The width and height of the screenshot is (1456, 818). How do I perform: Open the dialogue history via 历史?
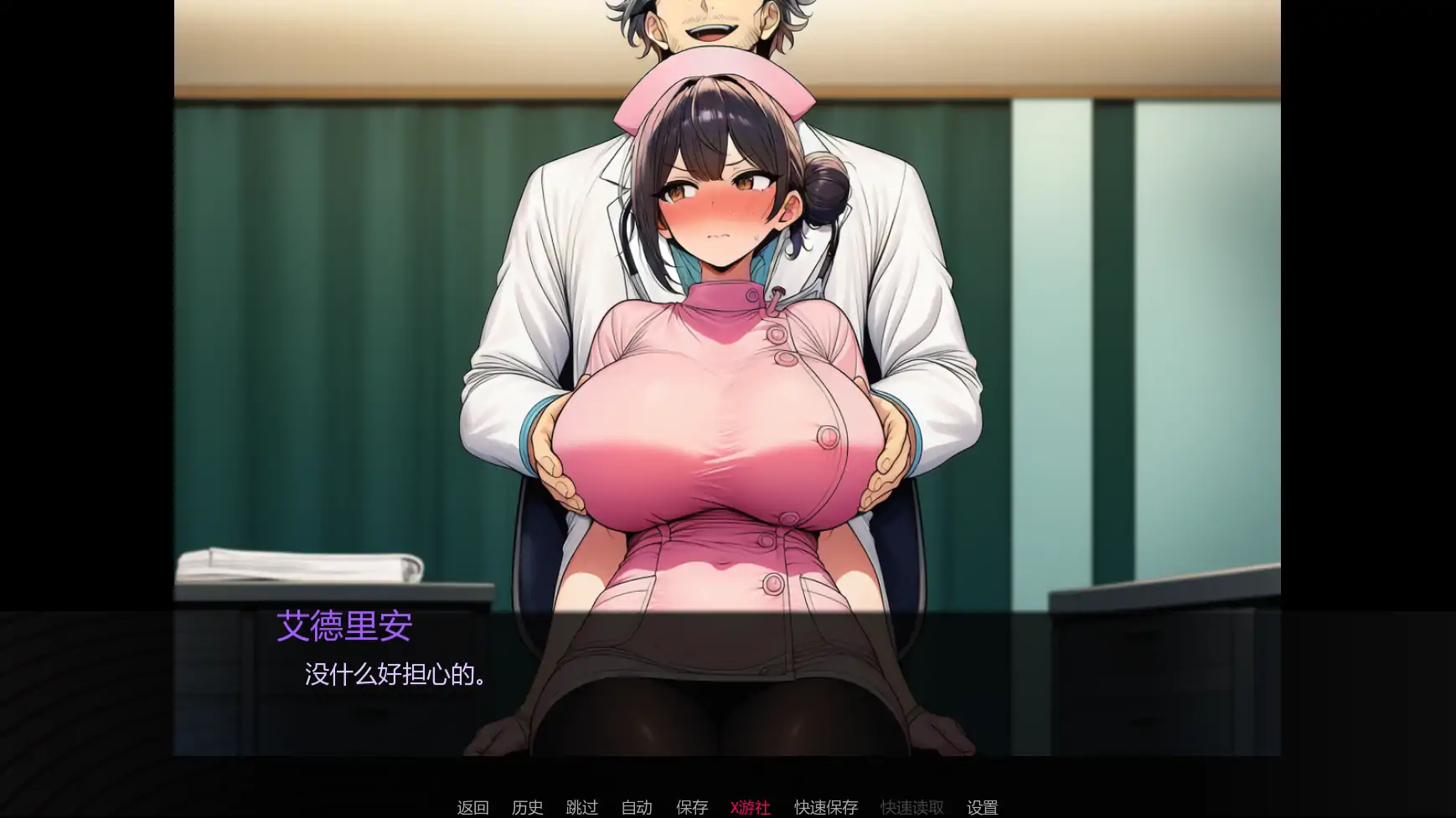tap(526, 807)
